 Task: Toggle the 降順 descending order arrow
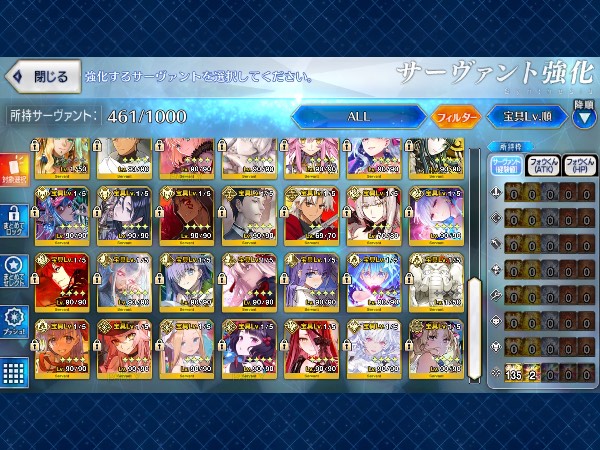tap(584, 112)
